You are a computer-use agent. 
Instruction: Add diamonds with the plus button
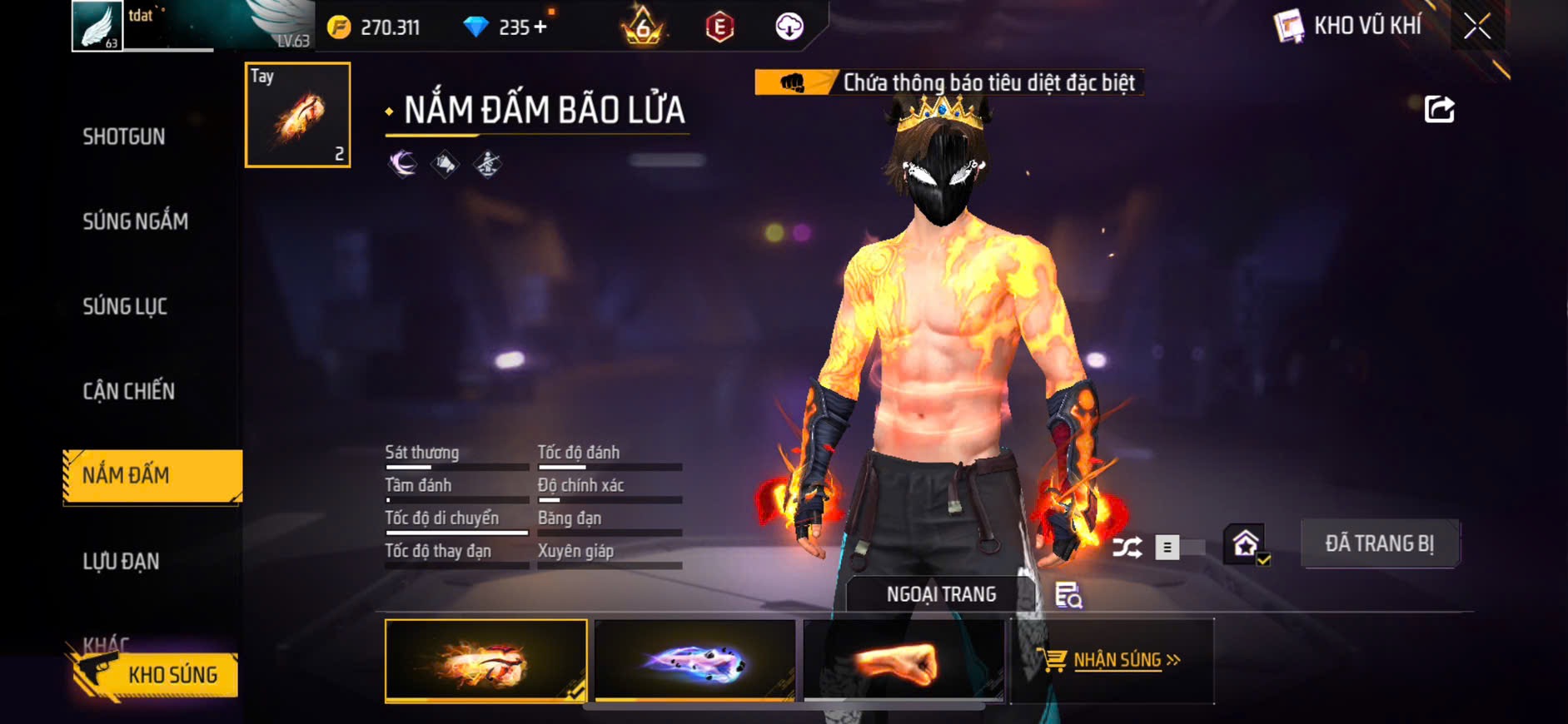[x=540, y=27]
